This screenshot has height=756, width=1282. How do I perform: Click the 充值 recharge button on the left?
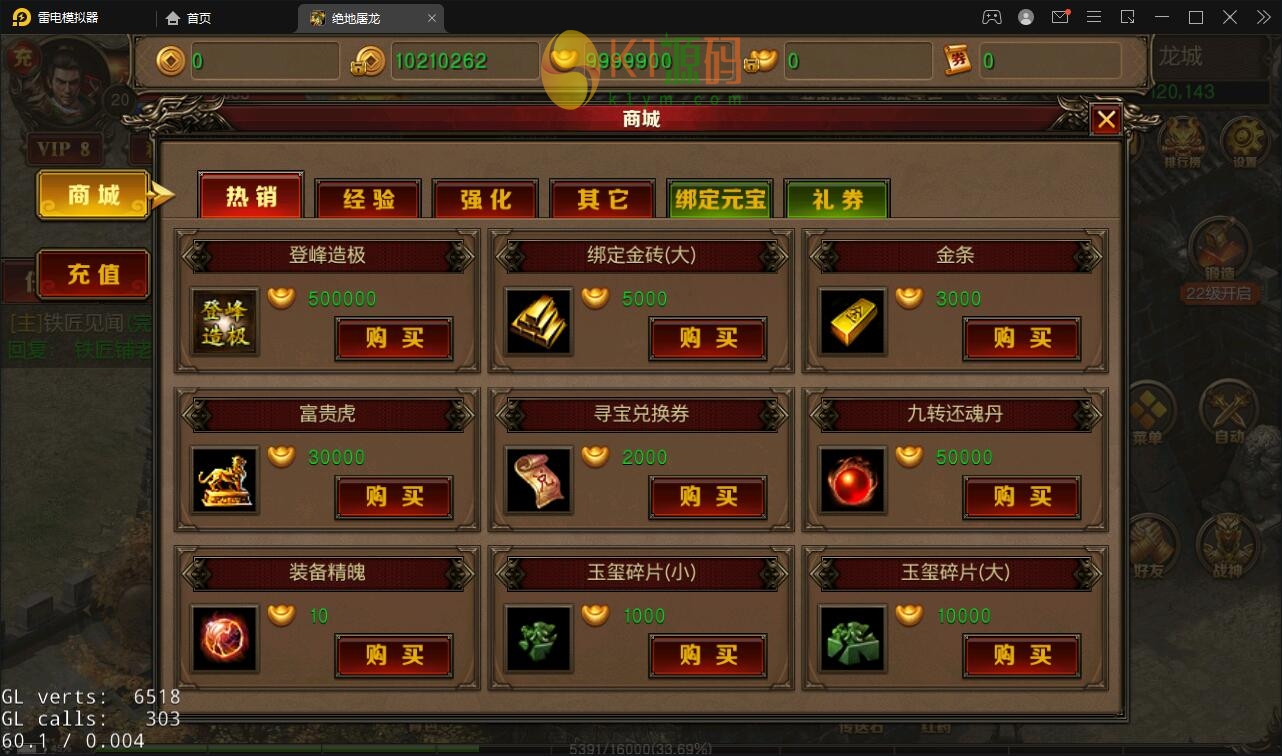click(94, 275)
